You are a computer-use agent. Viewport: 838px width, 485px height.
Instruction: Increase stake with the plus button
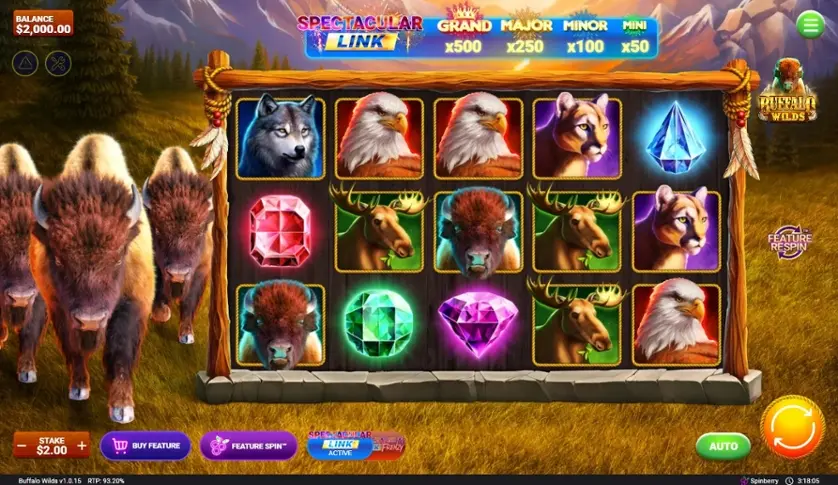point(82,445)
